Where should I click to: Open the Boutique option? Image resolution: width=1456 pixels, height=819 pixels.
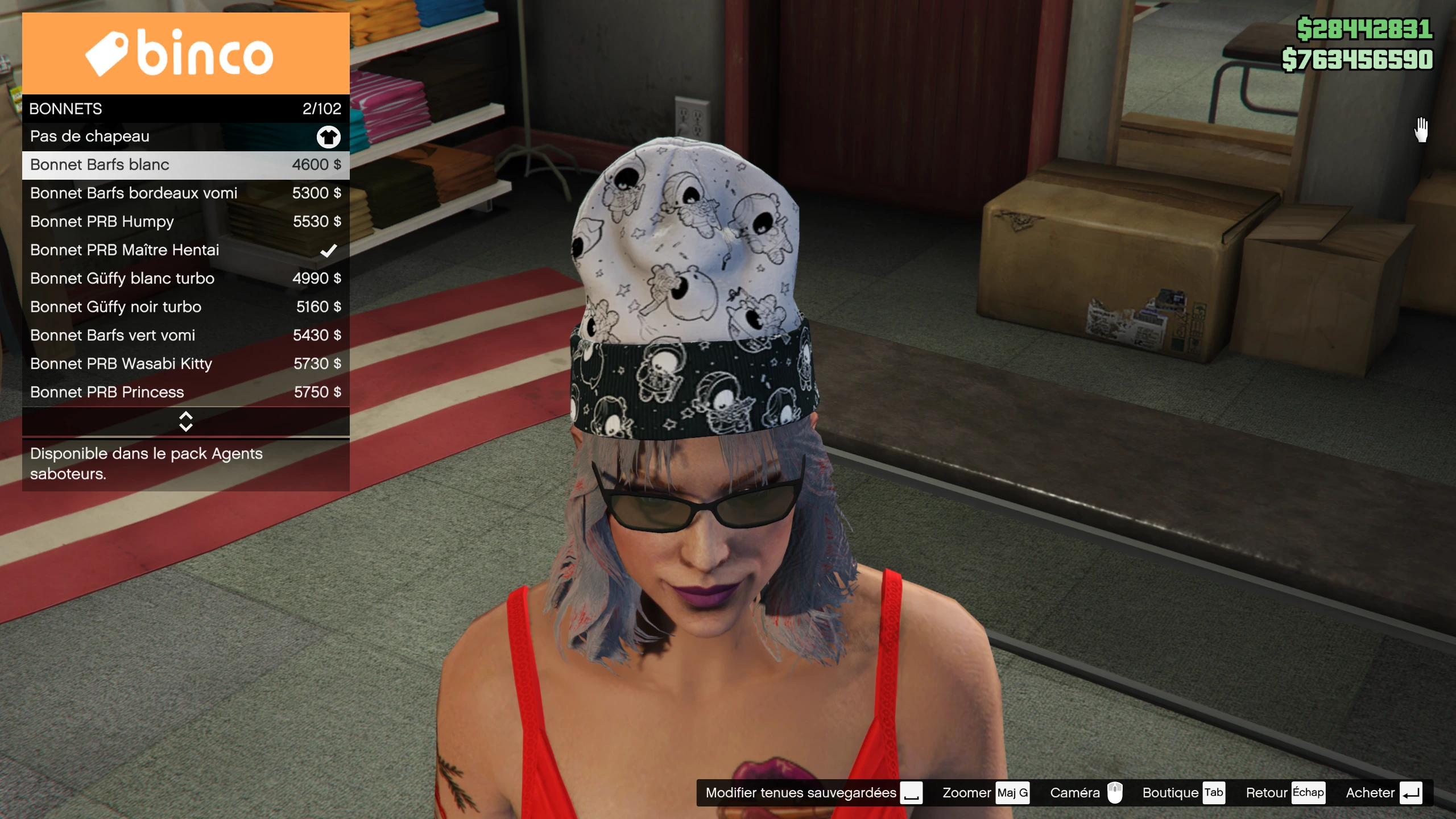point(1183,793)
